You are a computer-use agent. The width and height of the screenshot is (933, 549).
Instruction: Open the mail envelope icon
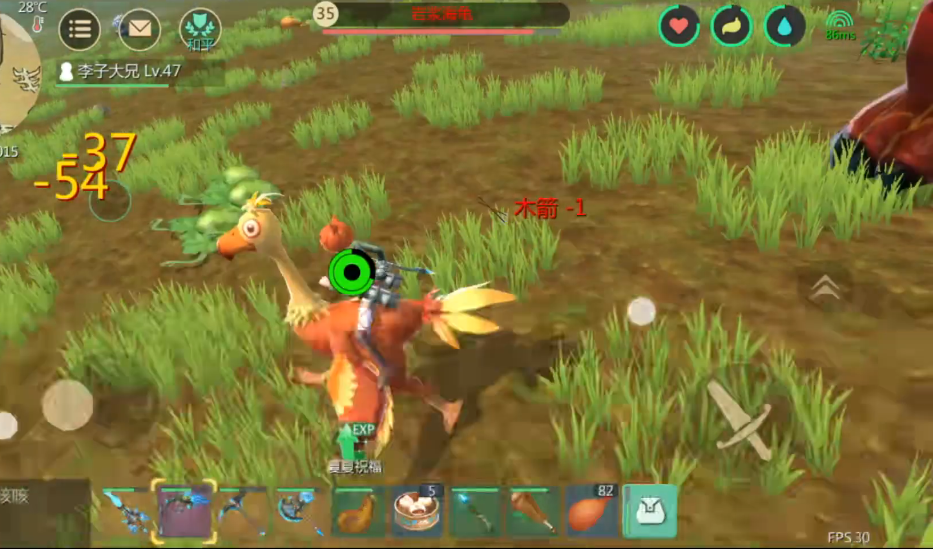(x=139, y=28)
